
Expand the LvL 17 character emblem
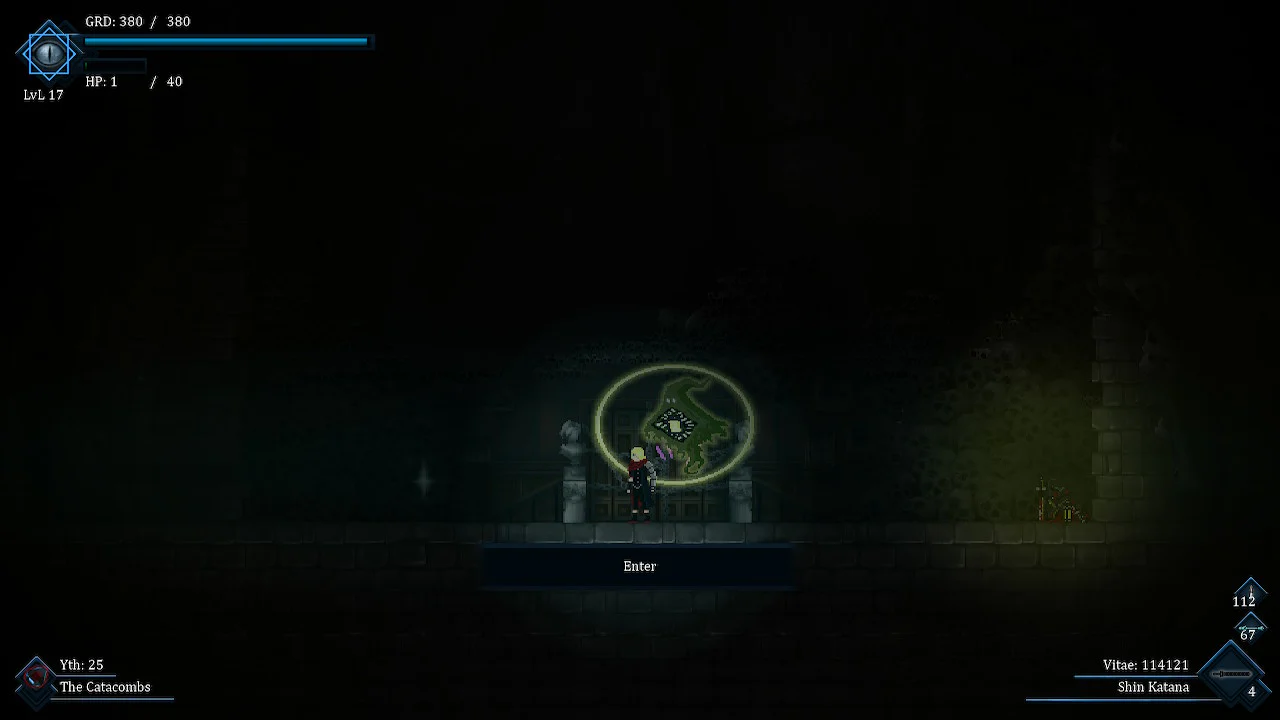pyautogui.click(x=43, y=95)
